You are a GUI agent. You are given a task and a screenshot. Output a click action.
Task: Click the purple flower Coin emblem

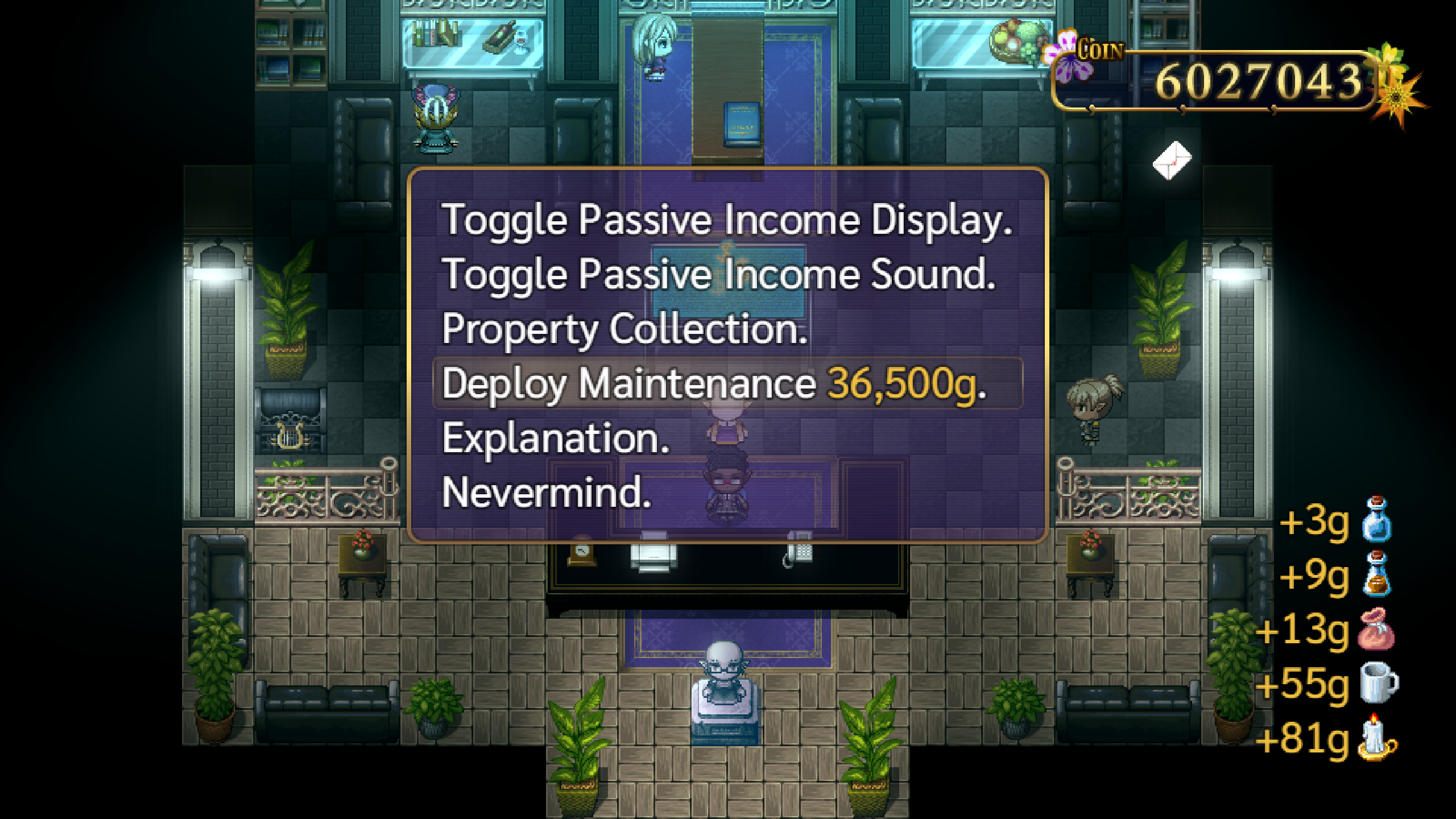pyautogui.click(x=1066, y=52)
